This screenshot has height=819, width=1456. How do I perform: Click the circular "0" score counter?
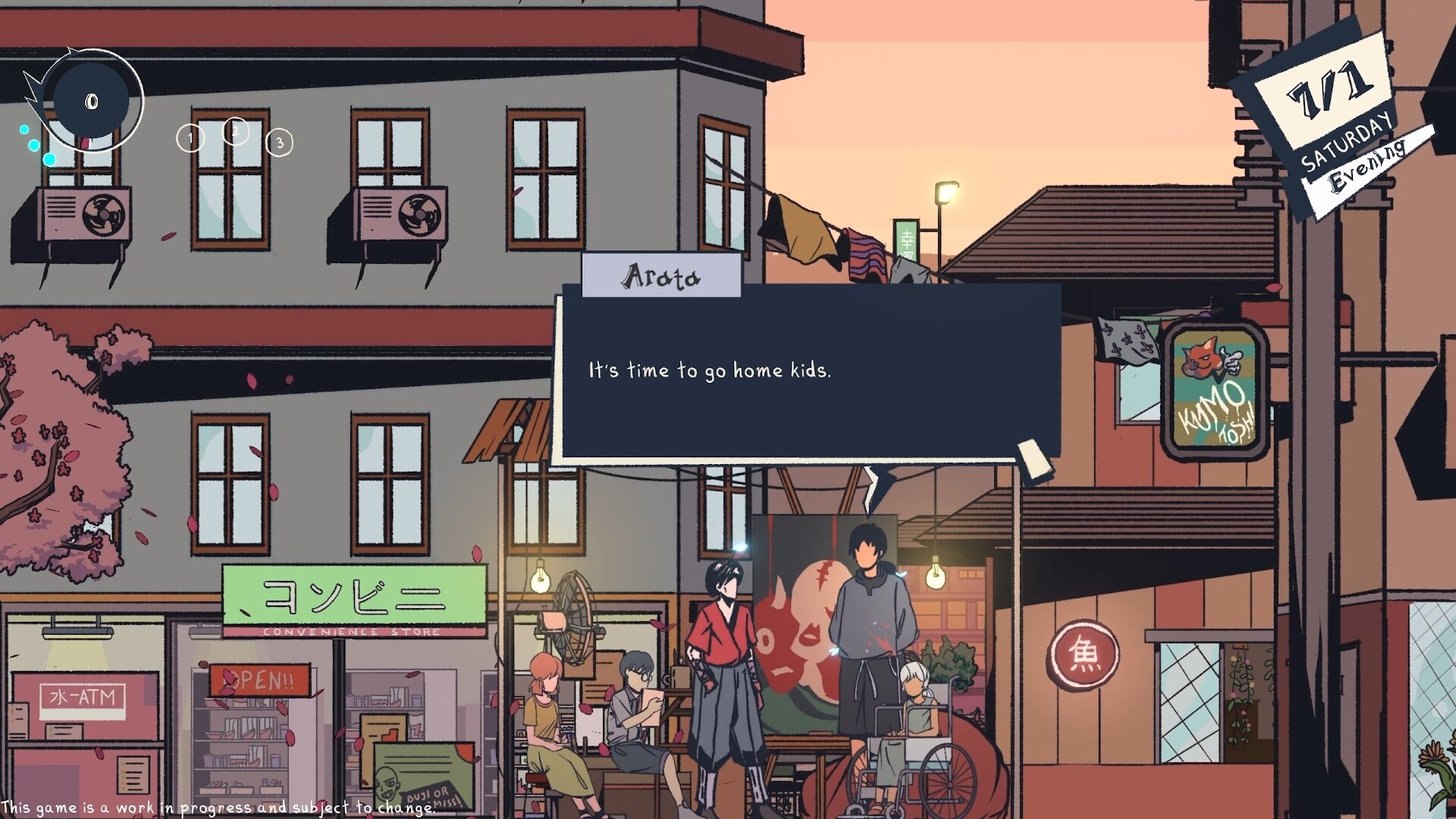click(91, 99)
